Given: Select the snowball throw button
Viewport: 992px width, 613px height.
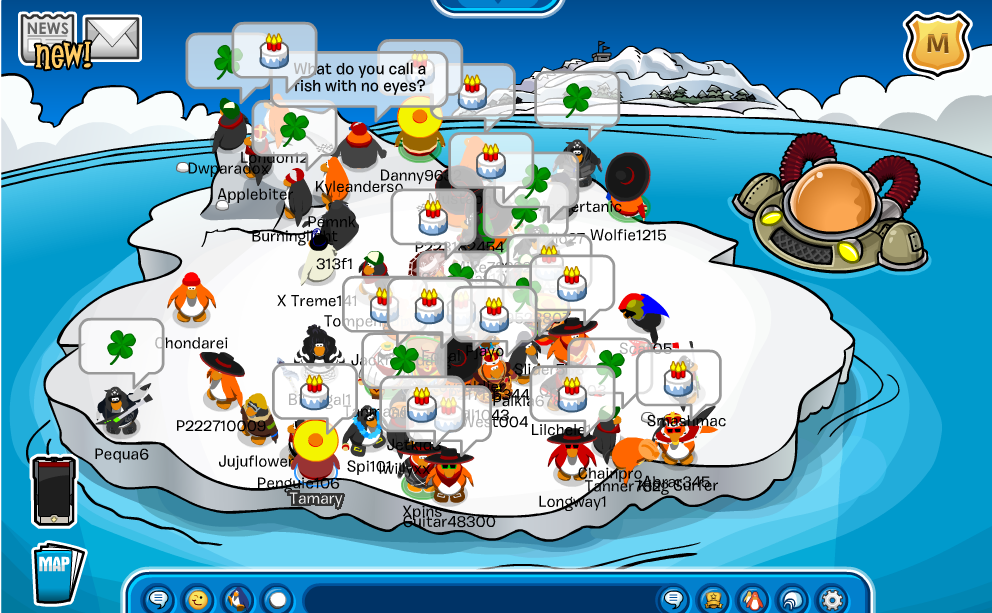Looking at the screenshot, I should [x=276, y=599].
